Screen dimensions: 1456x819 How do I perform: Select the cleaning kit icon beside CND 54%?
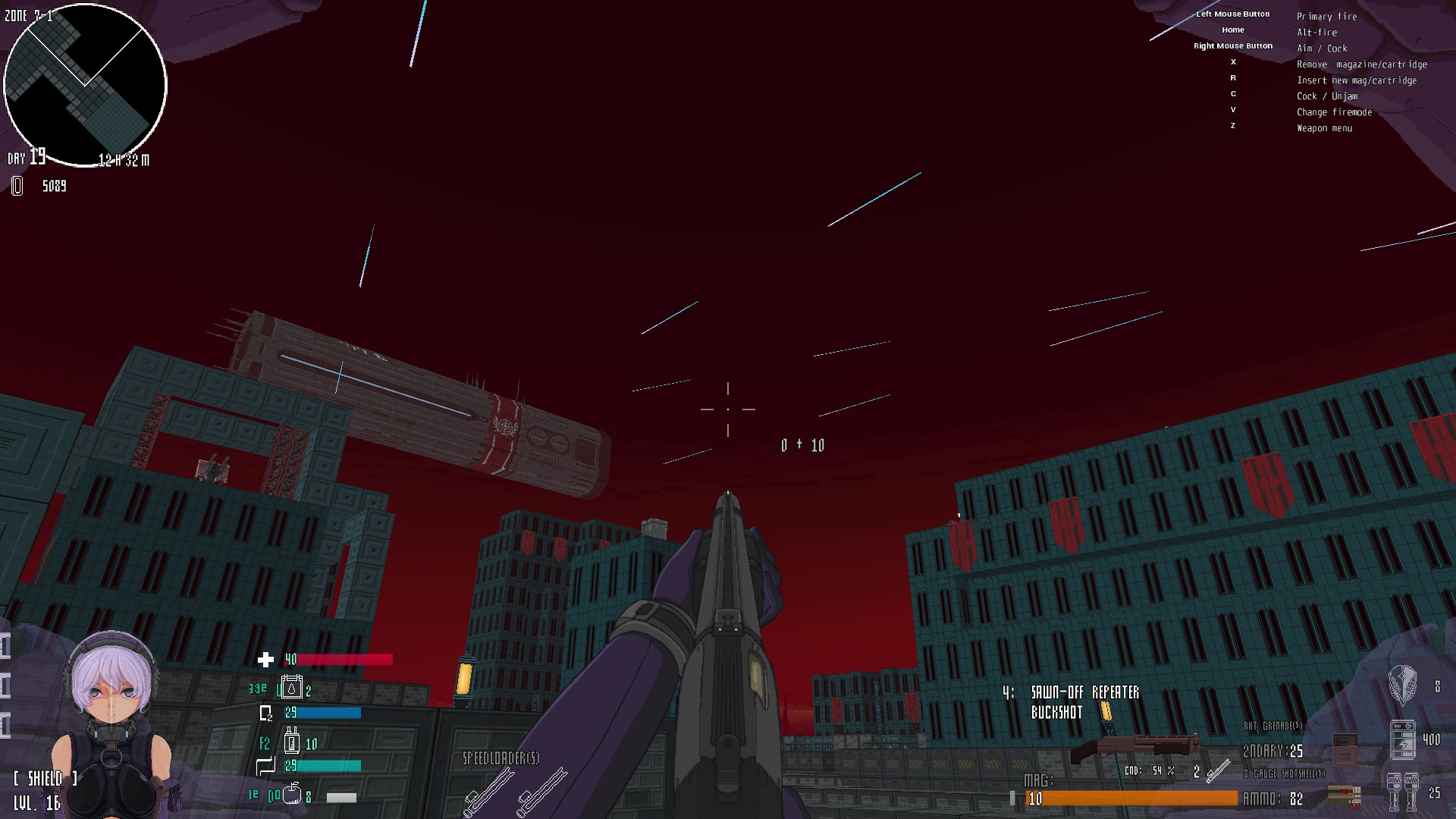[1218, 773]
